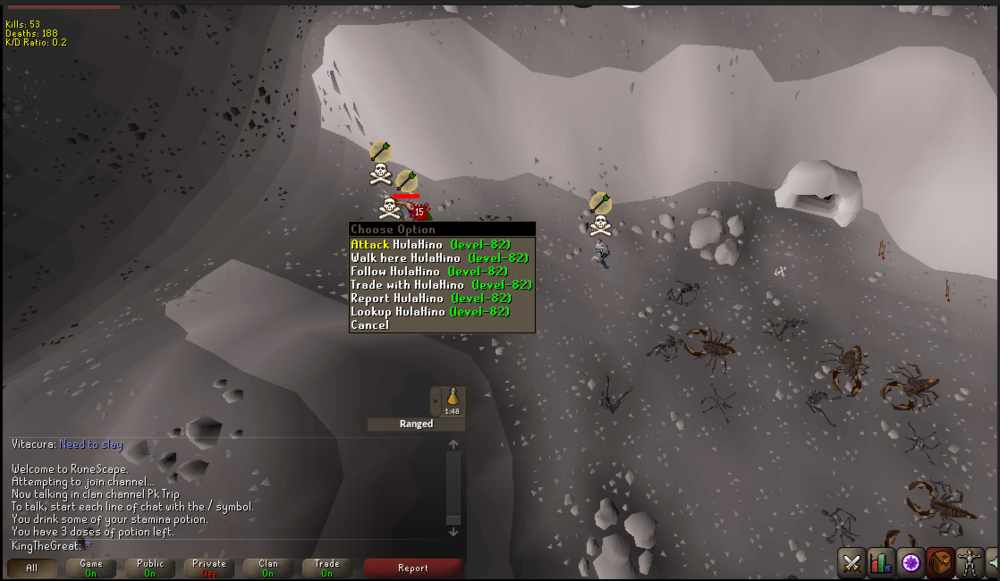The image size is (1000, 581).
Task: Click the stamina potion timer icon
Action: pos(452,399)
